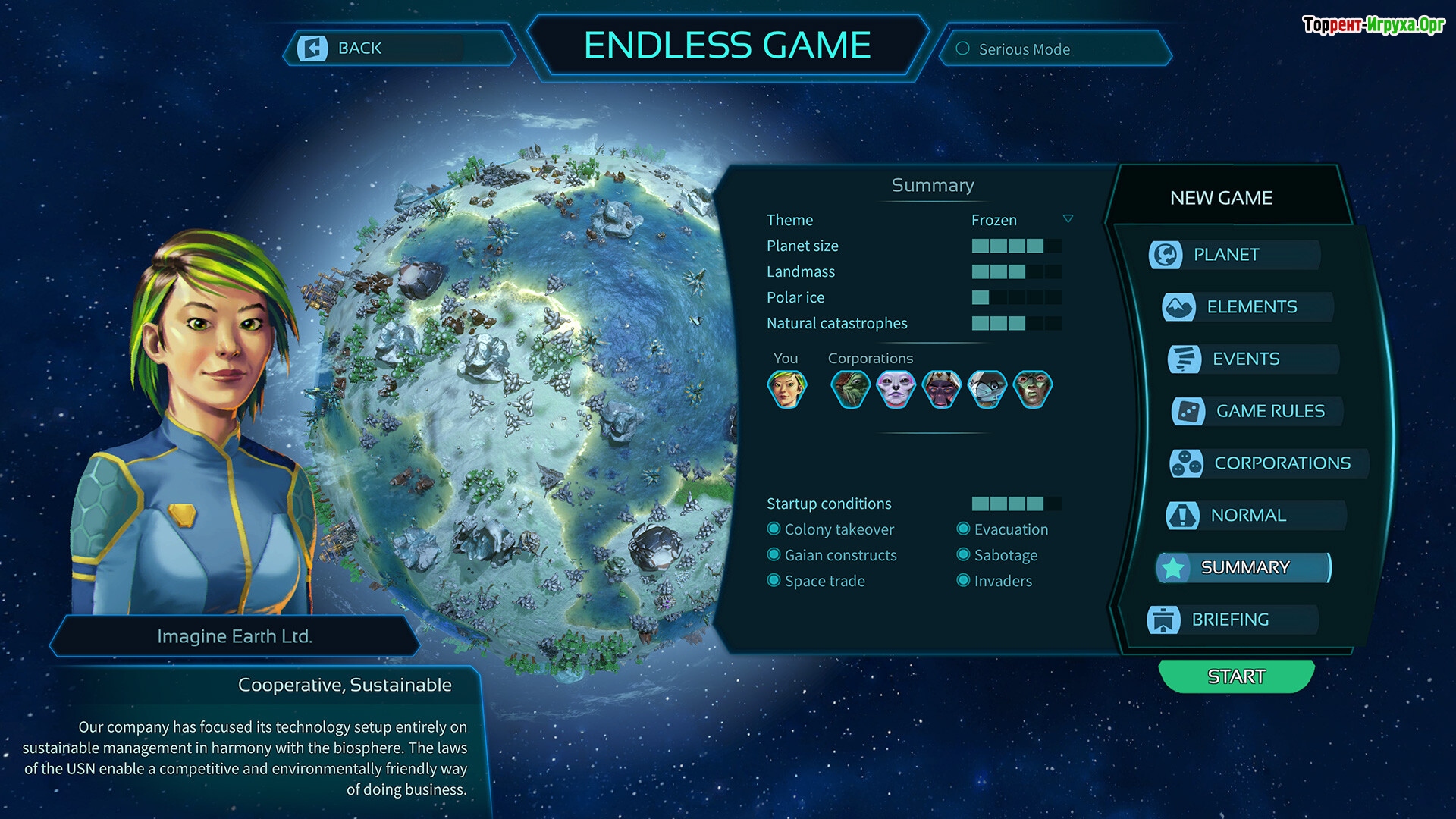The image size is (1456, 819).
Task: Show the EVENTS section
Action: coord(1245,359)
